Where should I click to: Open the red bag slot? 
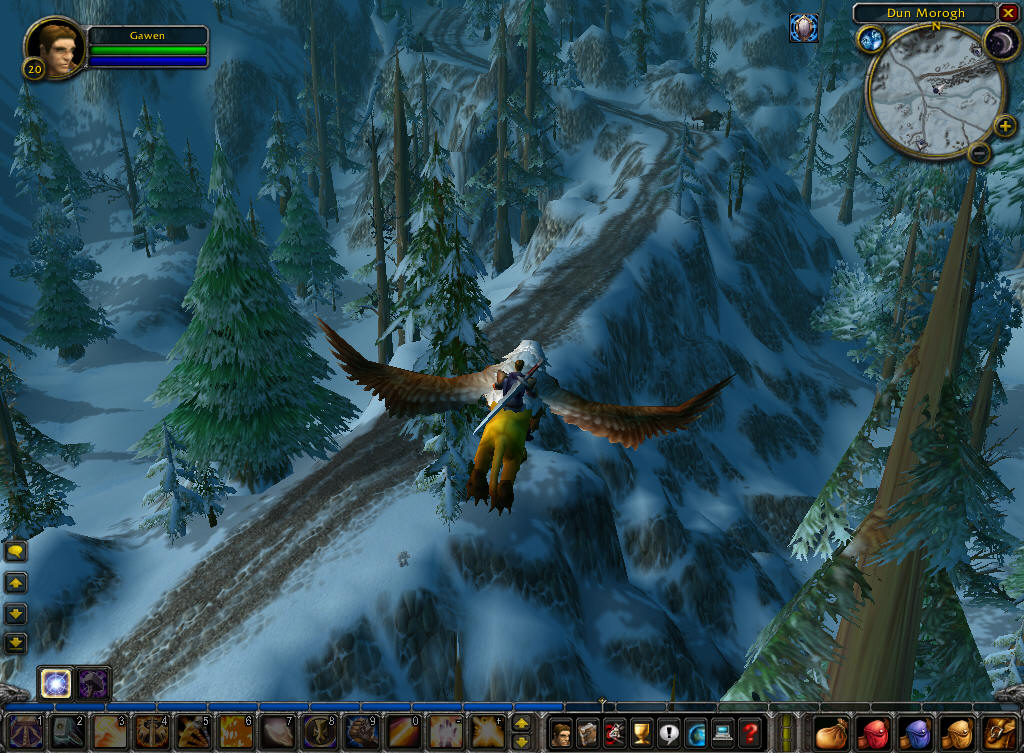873,732
